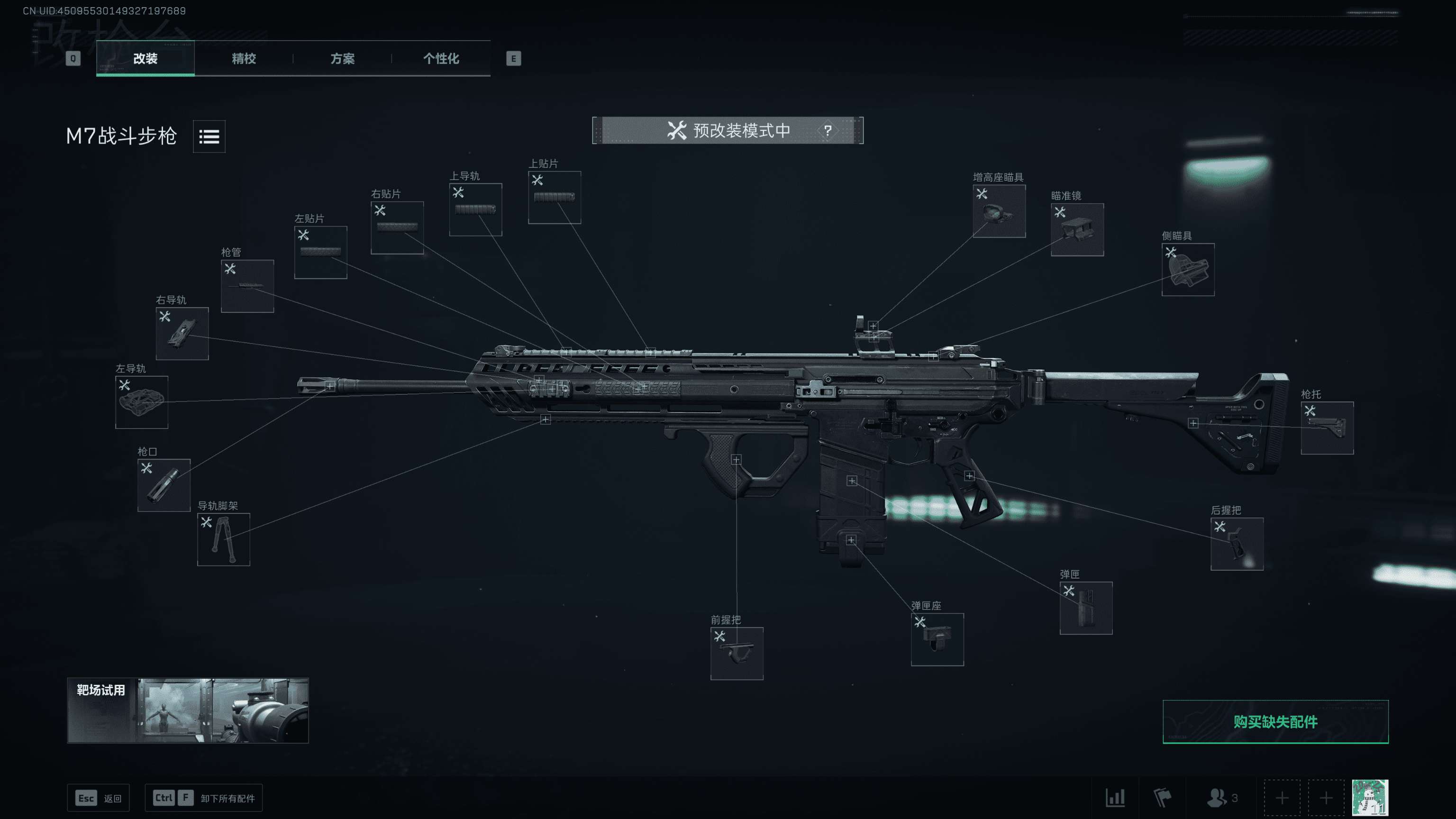
Task: Select the 枪管 barrel attachment slot
Action: pyautogui.click(x=247, y=286)
